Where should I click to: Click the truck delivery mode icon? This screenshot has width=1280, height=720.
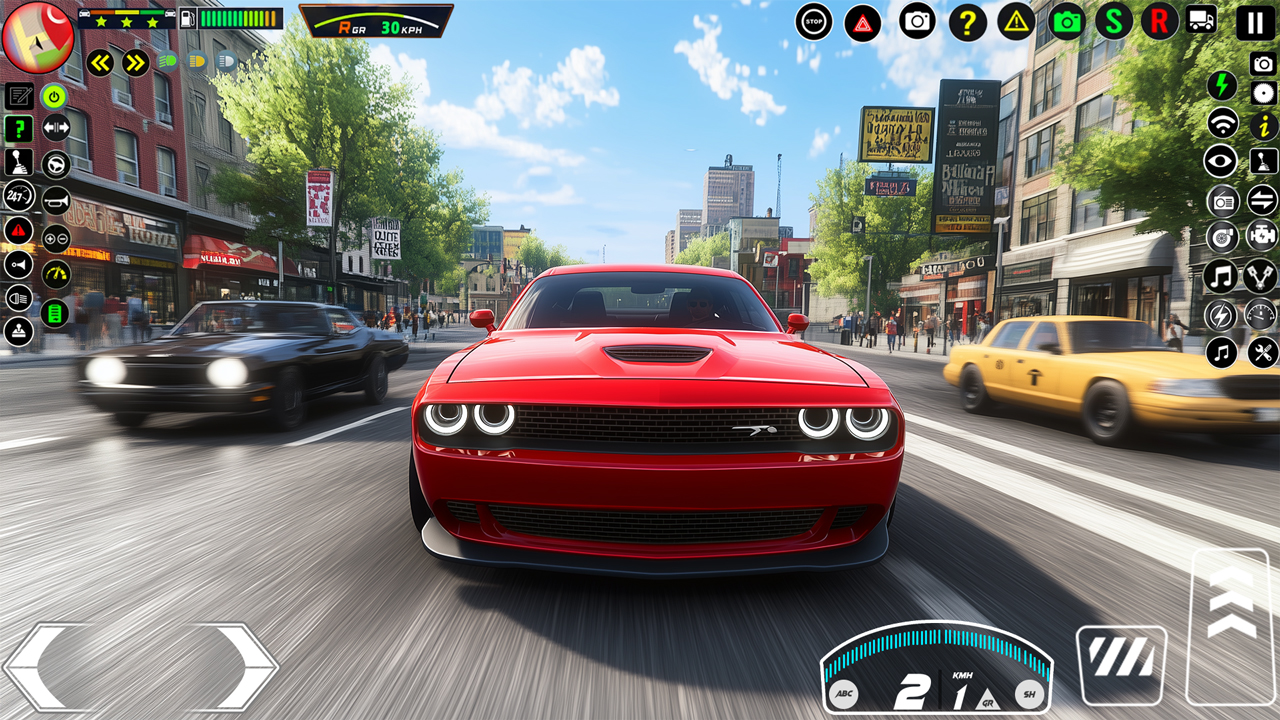coord(1202,18)
